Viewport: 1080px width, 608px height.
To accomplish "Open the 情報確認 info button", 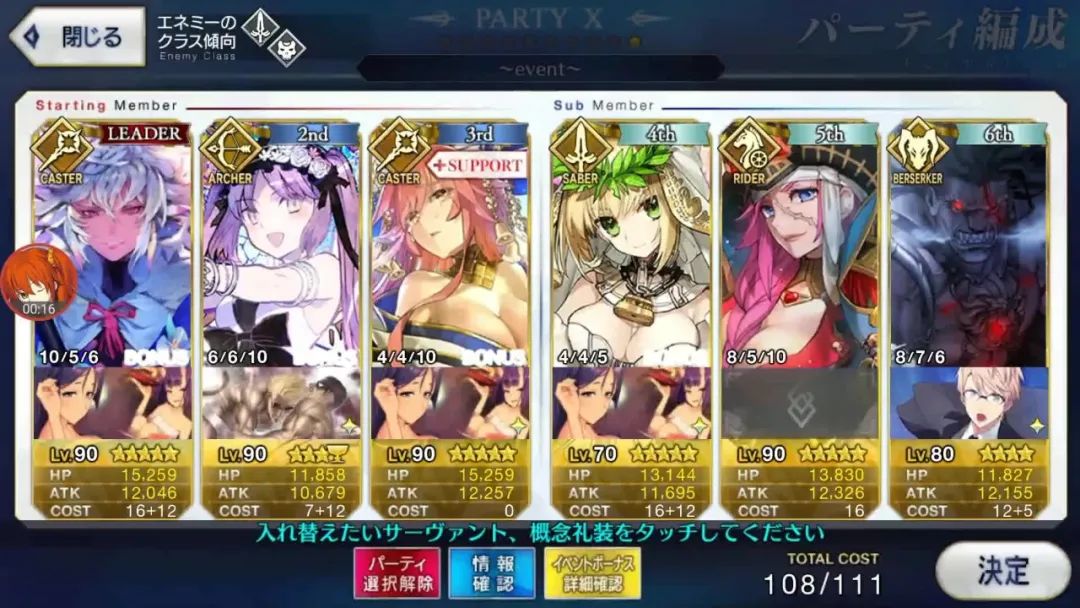I will coord(490,573).
